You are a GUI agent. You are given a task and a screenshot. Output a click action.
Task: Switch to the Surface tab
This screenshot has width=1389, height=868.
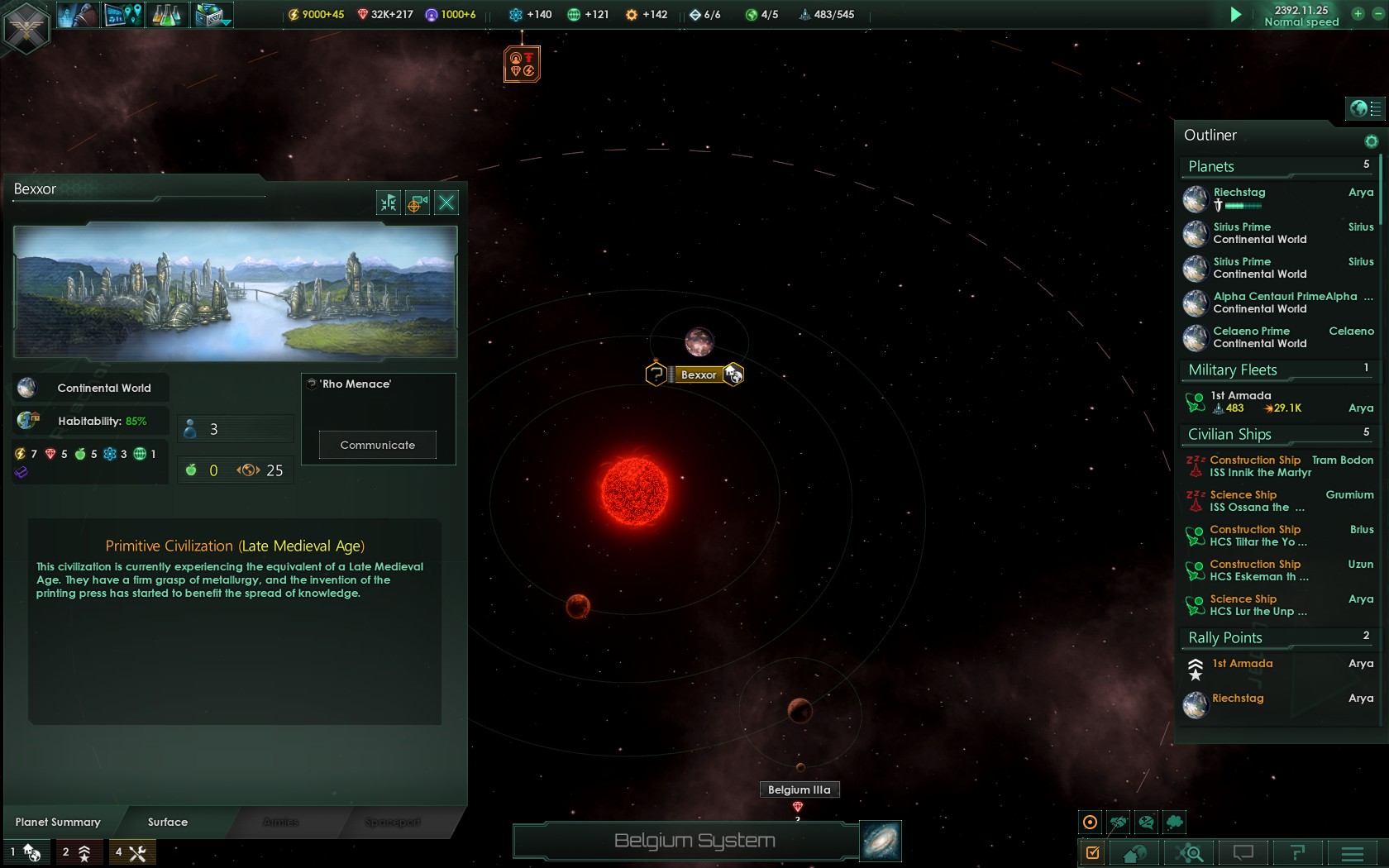(168, 822)
